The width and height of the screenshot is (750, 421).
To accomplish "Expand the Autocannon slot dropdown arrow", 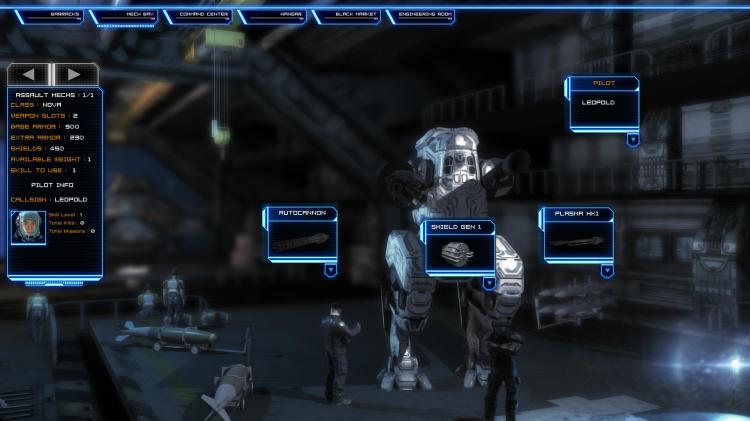I will (330, 269).
